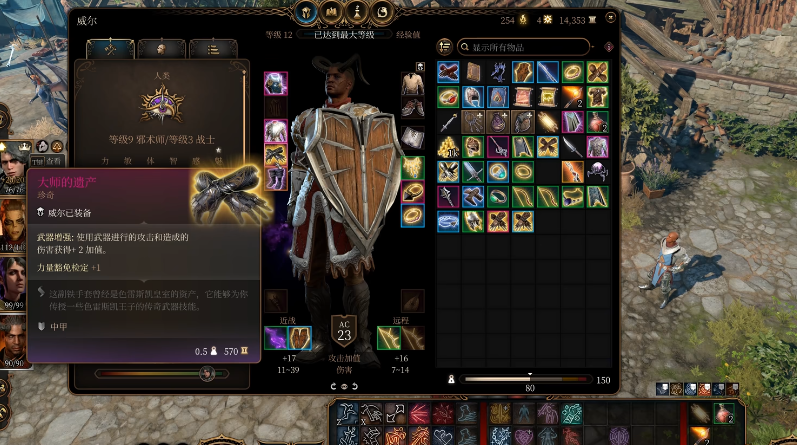Image resolution: width=797 pixels, height=445 pixels.
Task: Open the list-icon character sheet tab
Action: coord(212,49)
